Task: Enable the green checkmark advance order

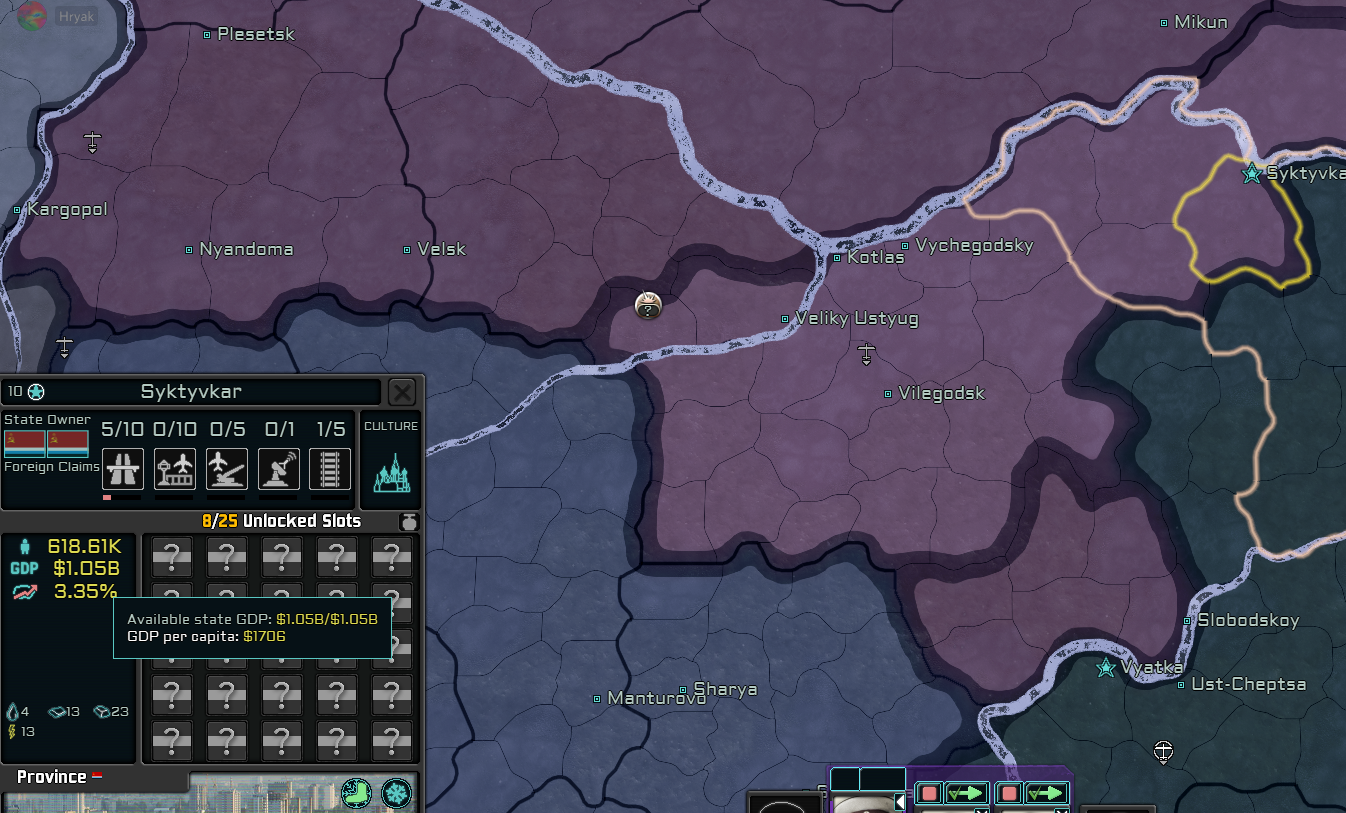Action: click(x=964, y=793)
